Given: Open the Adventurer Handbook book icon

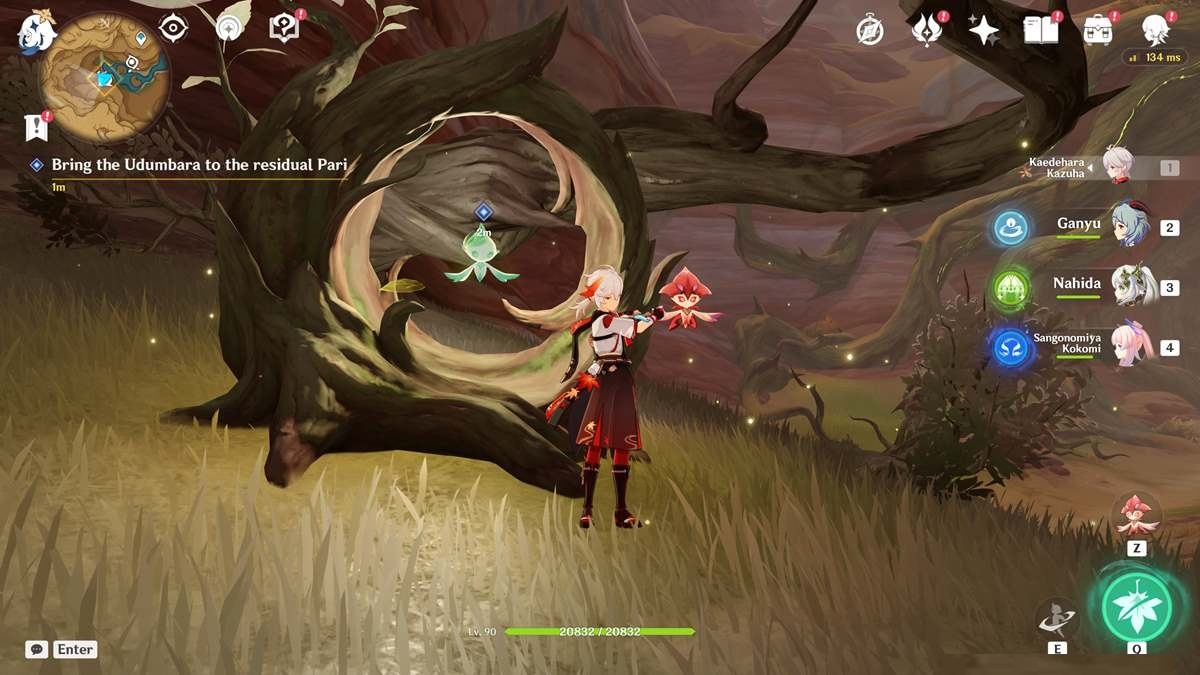Looking at the screenshot, I should pos(1041,30).
